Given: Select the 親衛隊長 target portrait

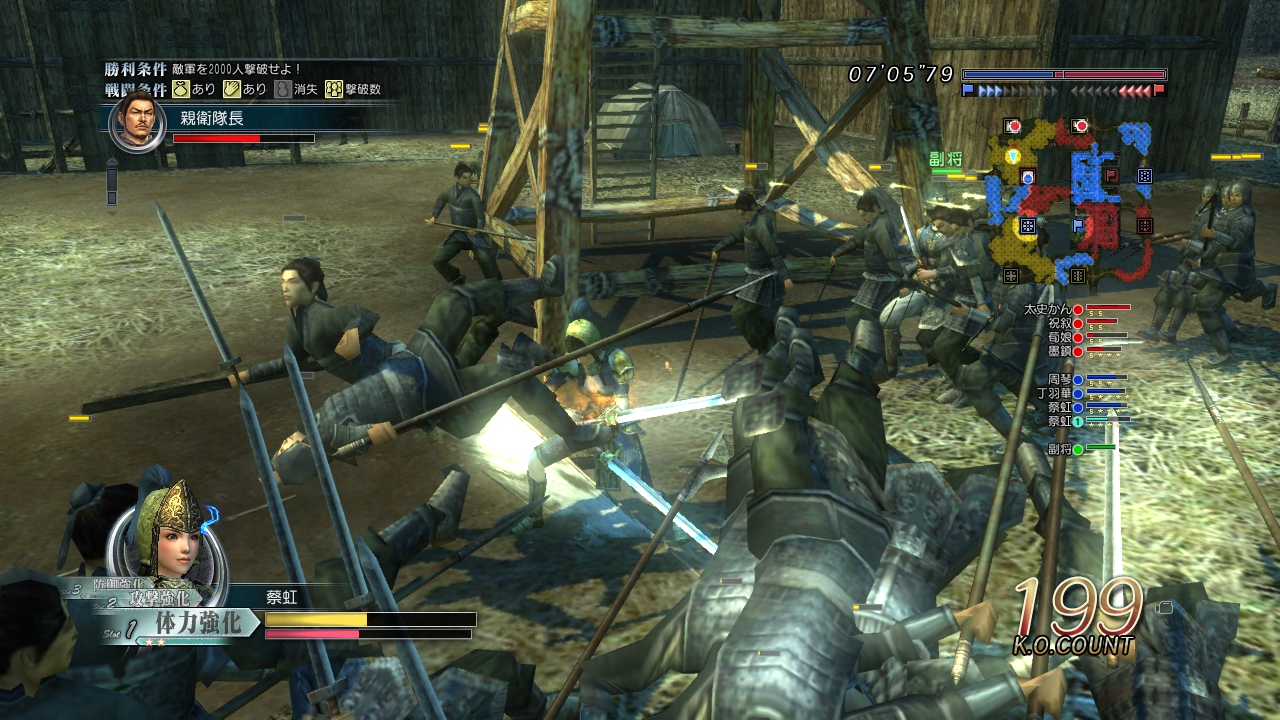Looking at the screenshot, I should click(x=137, y=124).
